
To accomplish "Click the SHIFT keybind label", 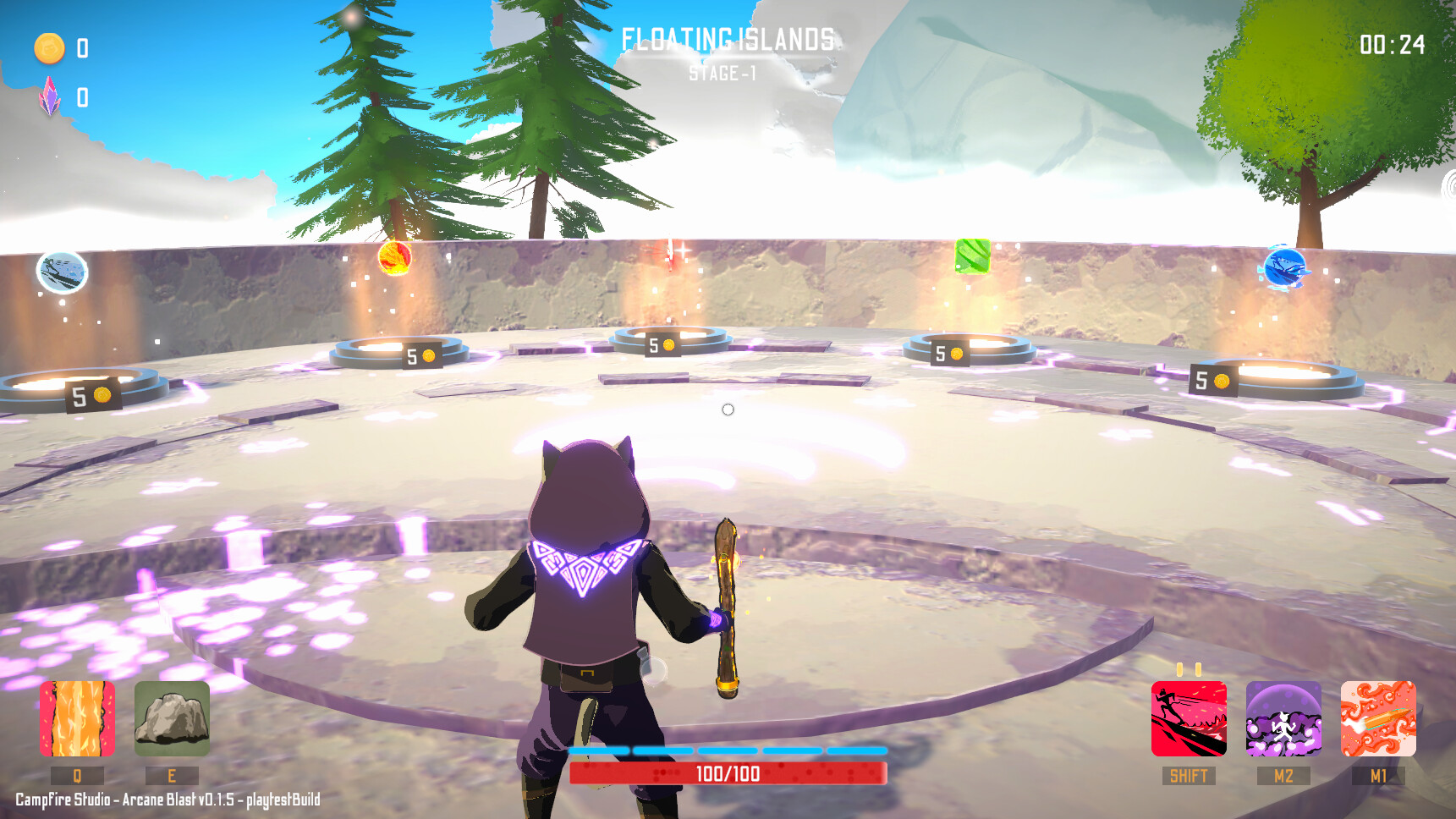I will point(1187,775).
